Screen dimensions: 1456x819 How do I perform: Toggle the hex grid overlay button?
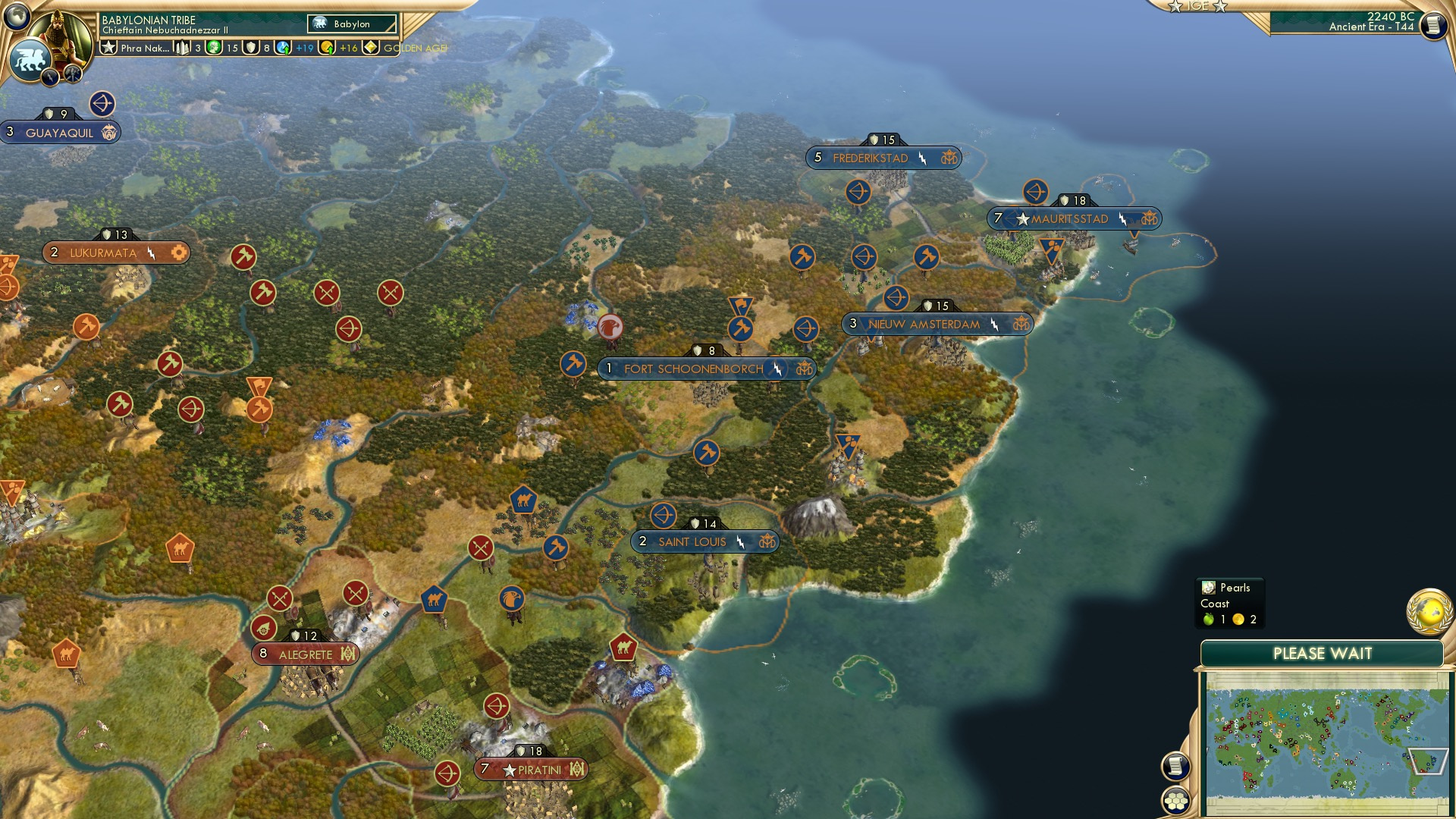point(1176,802)
